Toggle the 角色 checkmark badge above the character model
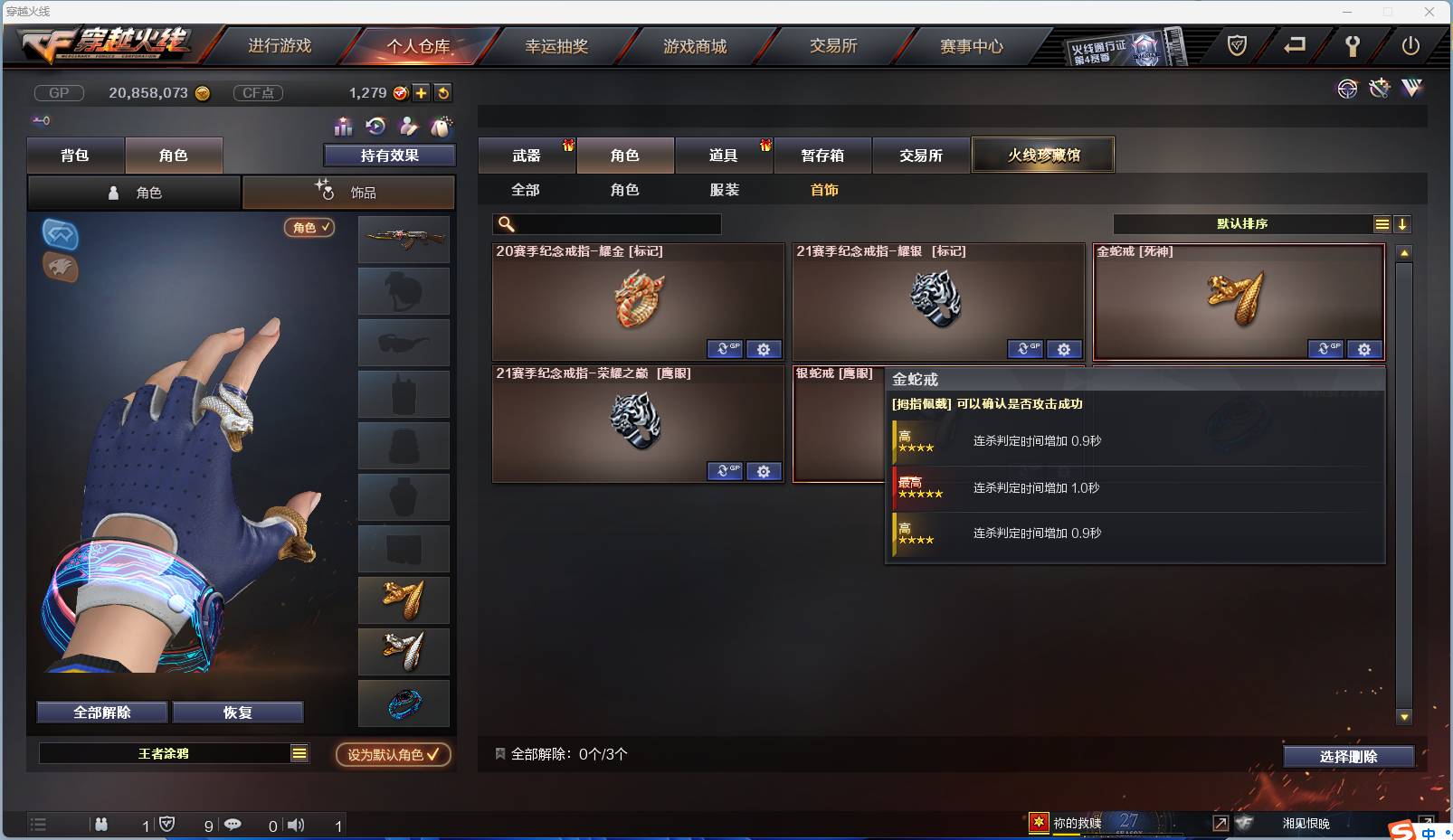1453x840 pixels. 309,228
